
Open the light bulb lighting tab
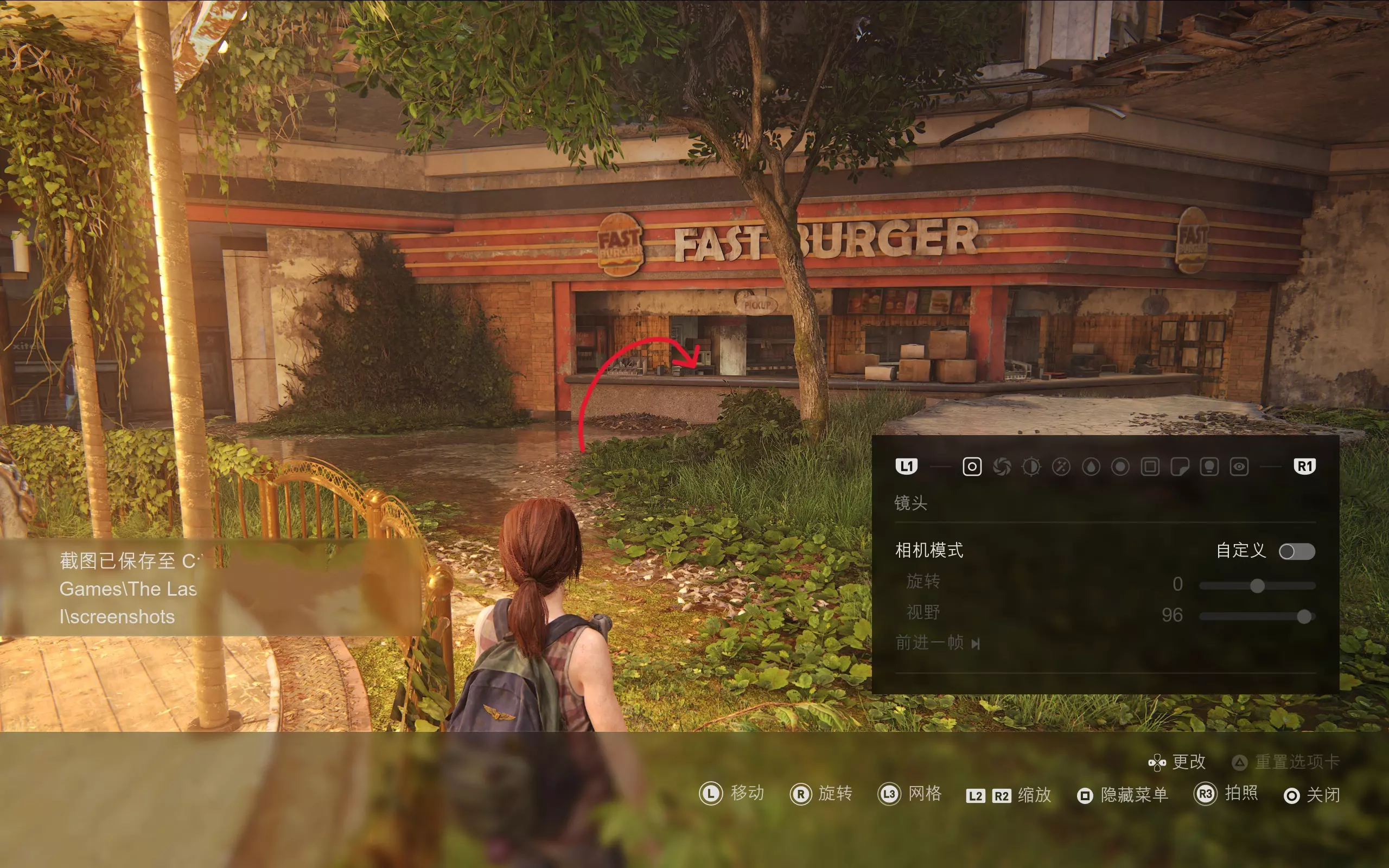click(x=1209, y=467)
